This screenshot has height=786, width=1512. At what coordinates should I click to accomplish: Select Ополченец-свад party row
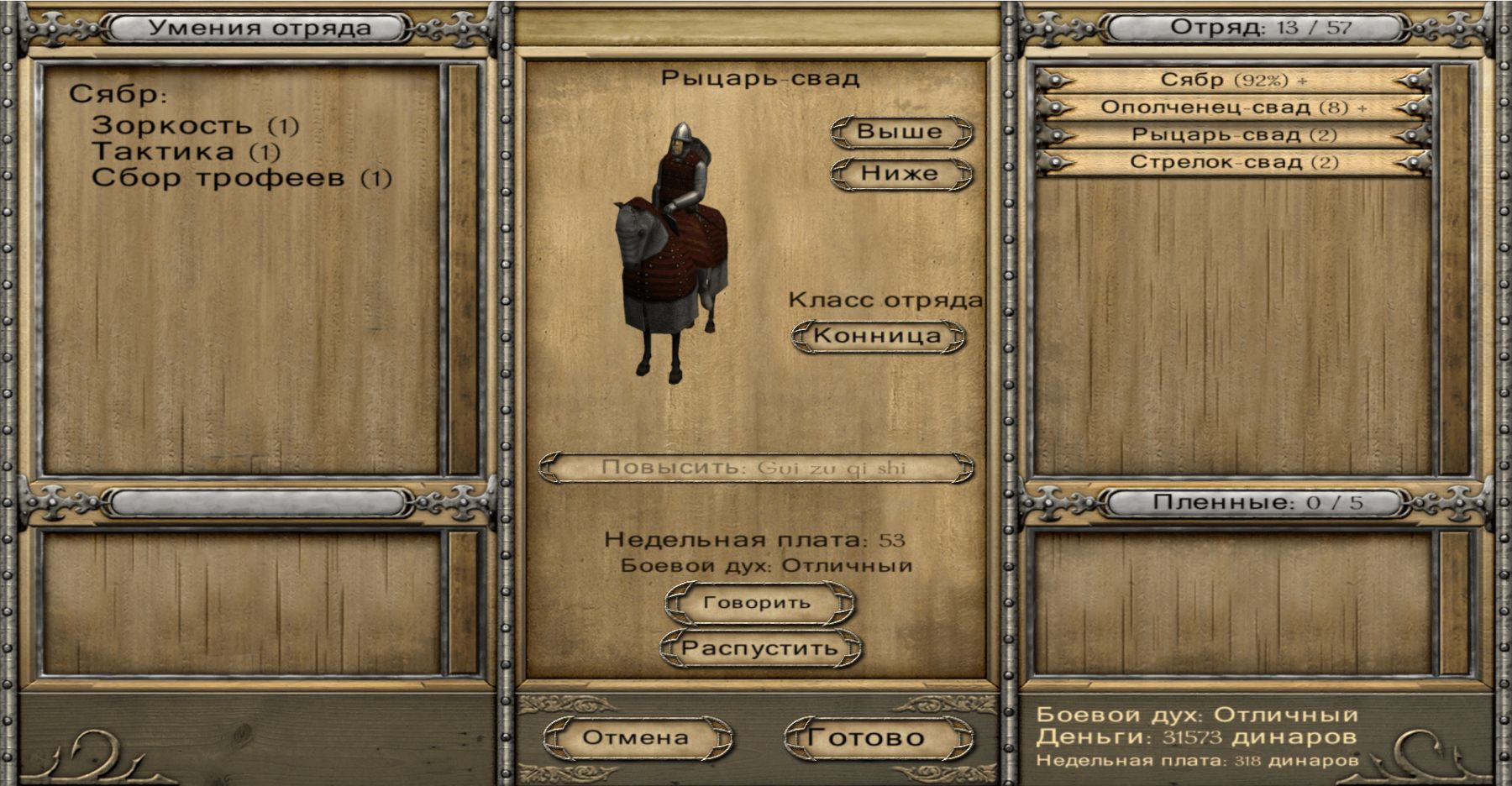(x=1233, y=107)
